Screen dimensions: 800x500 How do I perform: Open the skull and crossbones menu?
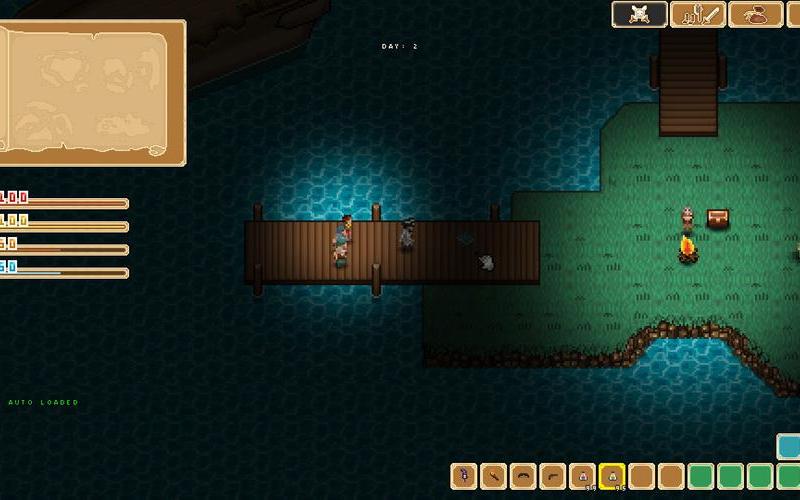(x=640, y=14)
